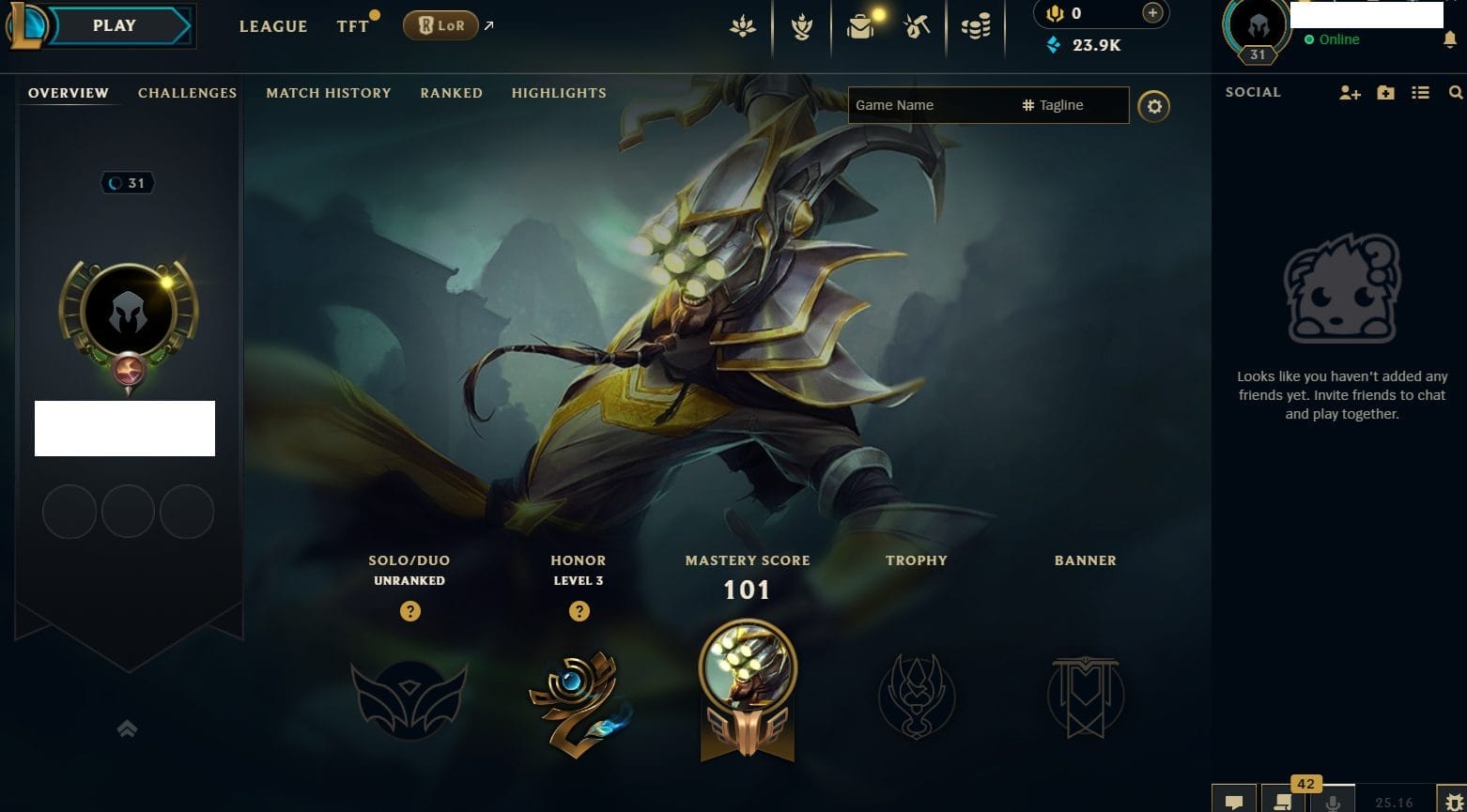Start a game with the PLAY button
The image size is (1467, 812).
pos(114,26)
